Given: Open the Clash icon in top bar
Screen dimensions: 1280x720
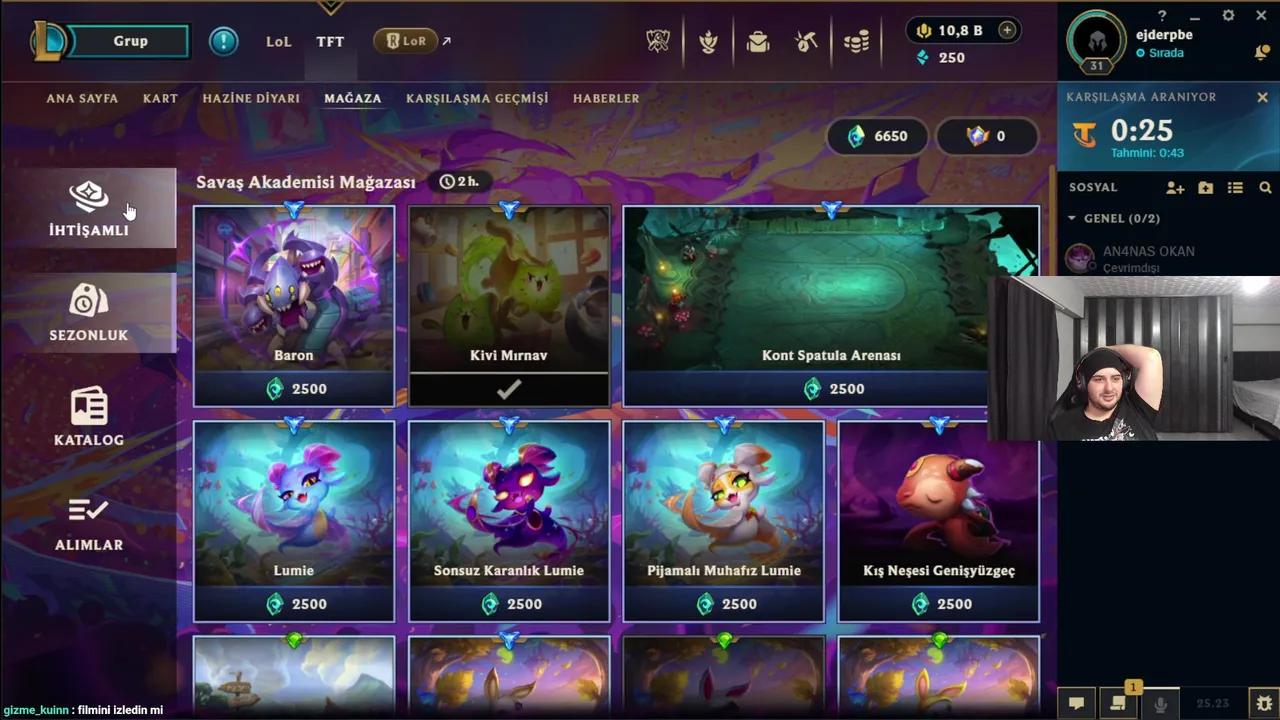Looking at the screenshot, I should tap(708, 41).
